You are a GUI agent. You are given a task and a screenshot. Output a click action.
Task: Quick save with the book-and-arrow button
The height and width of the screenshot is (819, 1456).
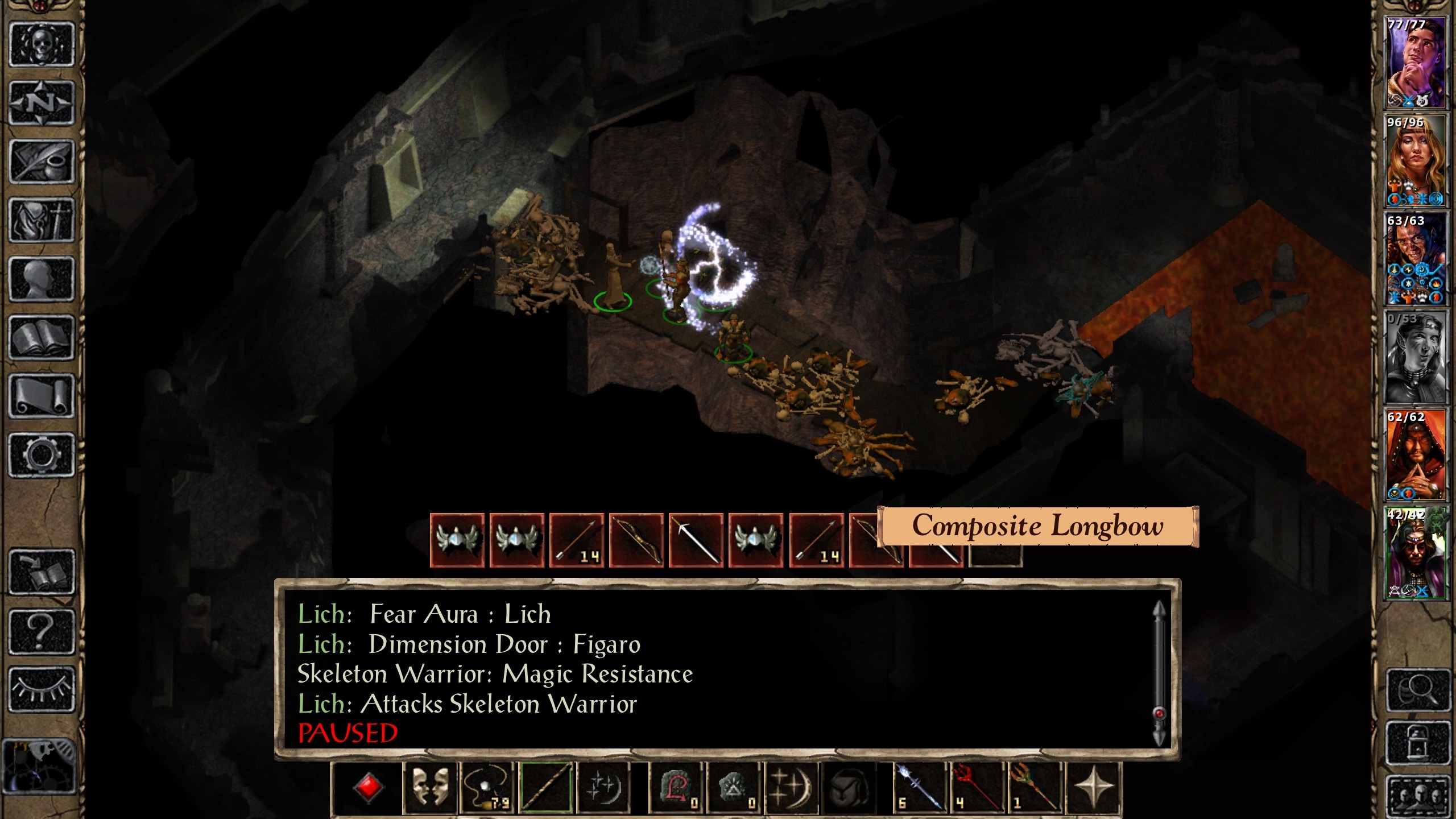tap(42, 572)
